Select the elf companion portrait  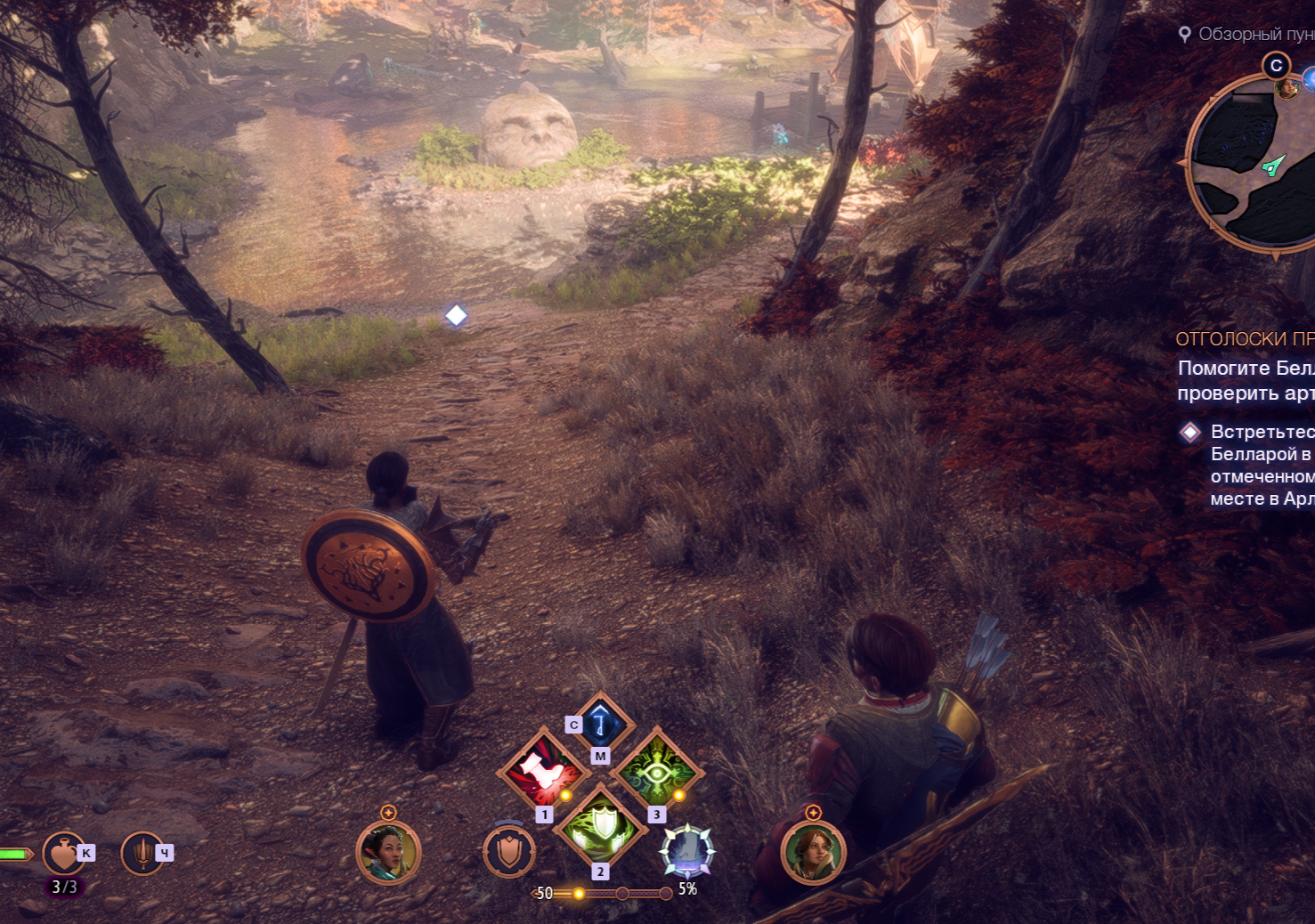pyautogui.click(x=387, y=852)
